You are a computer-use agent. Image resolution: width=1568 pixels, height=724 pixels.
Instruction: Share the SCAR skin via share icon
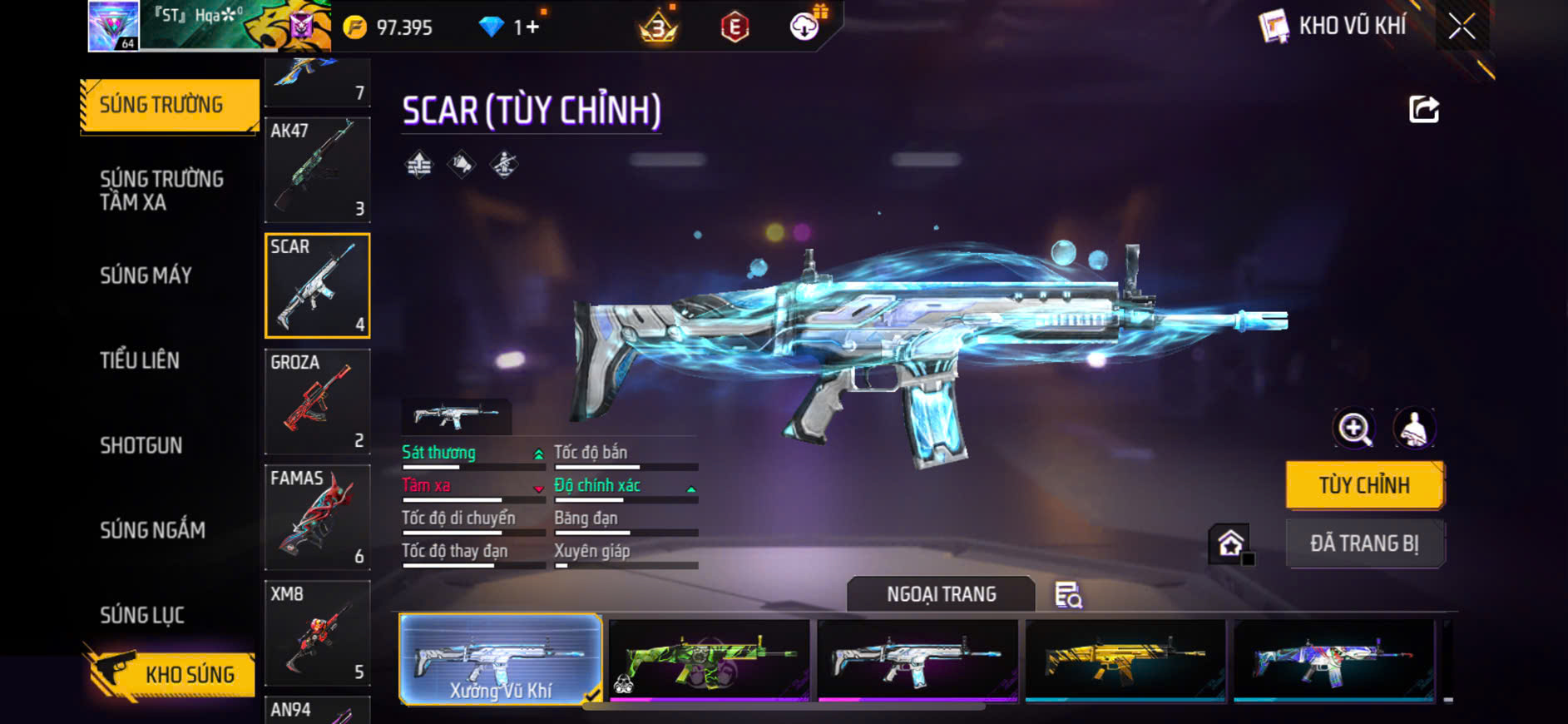tap(1423, 109)
